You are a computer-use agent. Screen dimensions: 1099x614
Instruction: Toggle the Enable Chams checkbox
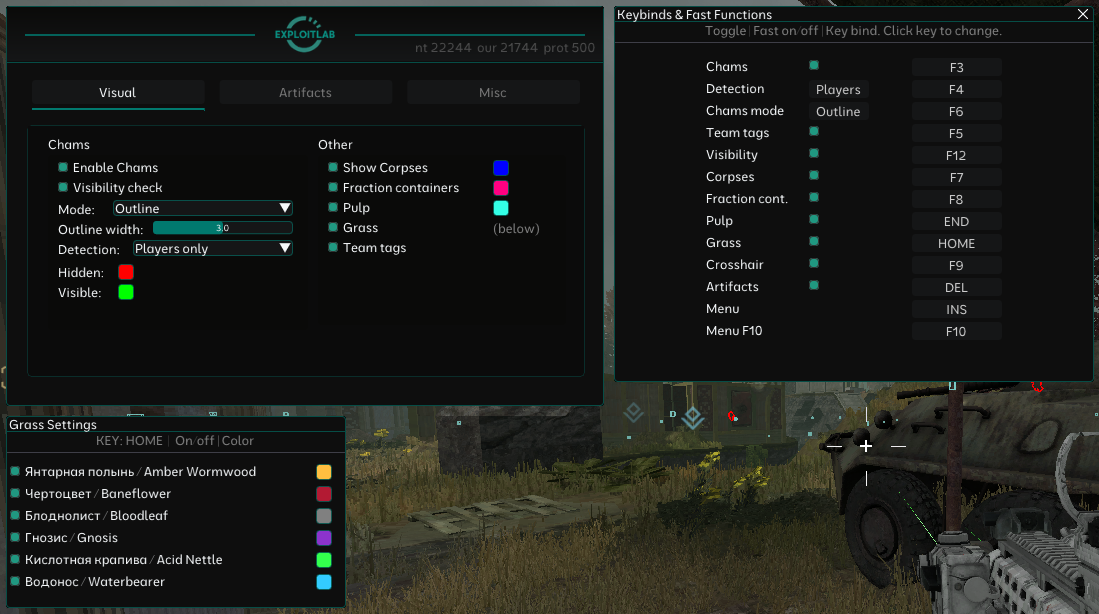(63, 168)
